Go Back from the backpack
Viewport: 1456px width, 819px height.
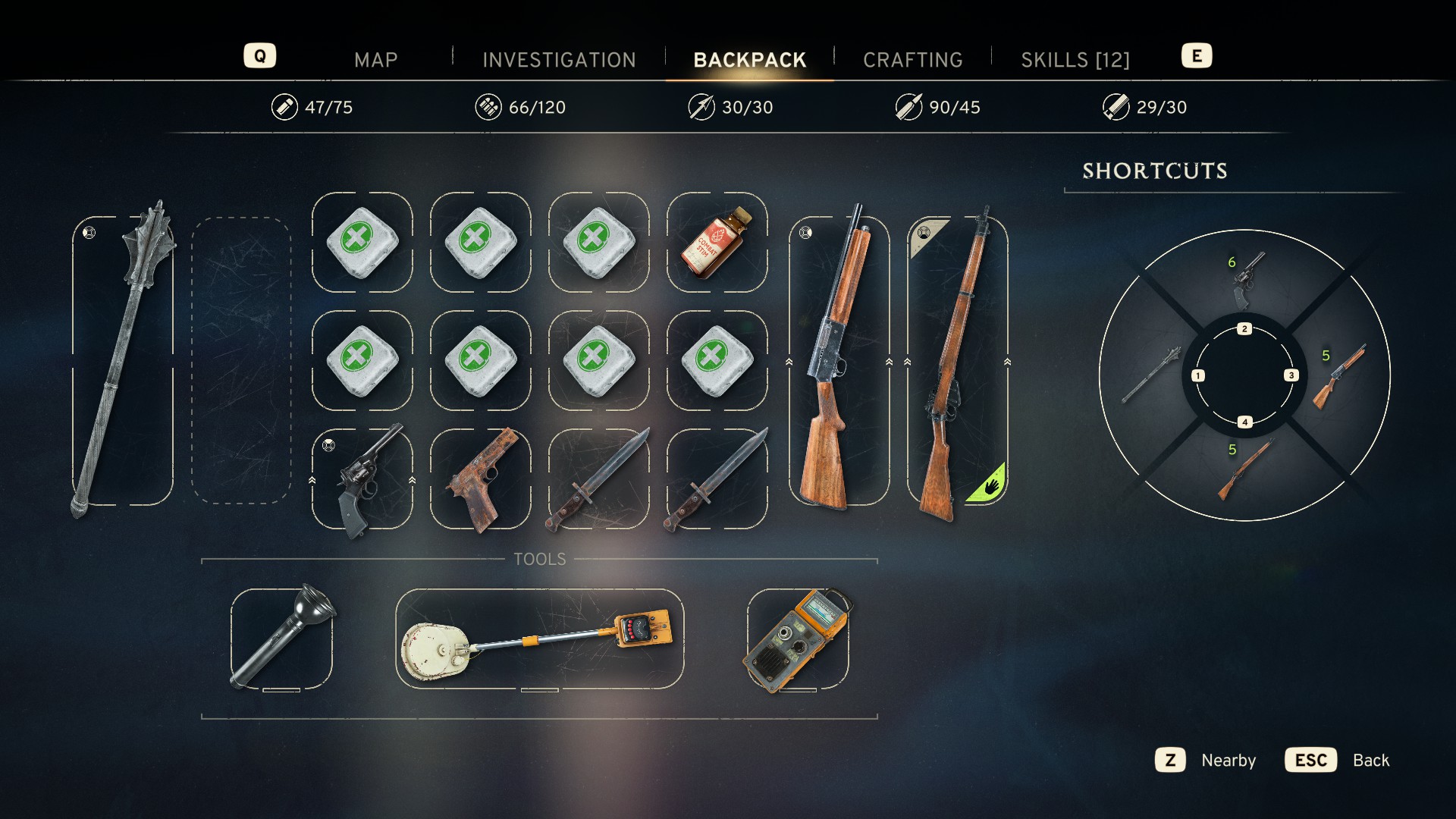(x=1338, y=760)
